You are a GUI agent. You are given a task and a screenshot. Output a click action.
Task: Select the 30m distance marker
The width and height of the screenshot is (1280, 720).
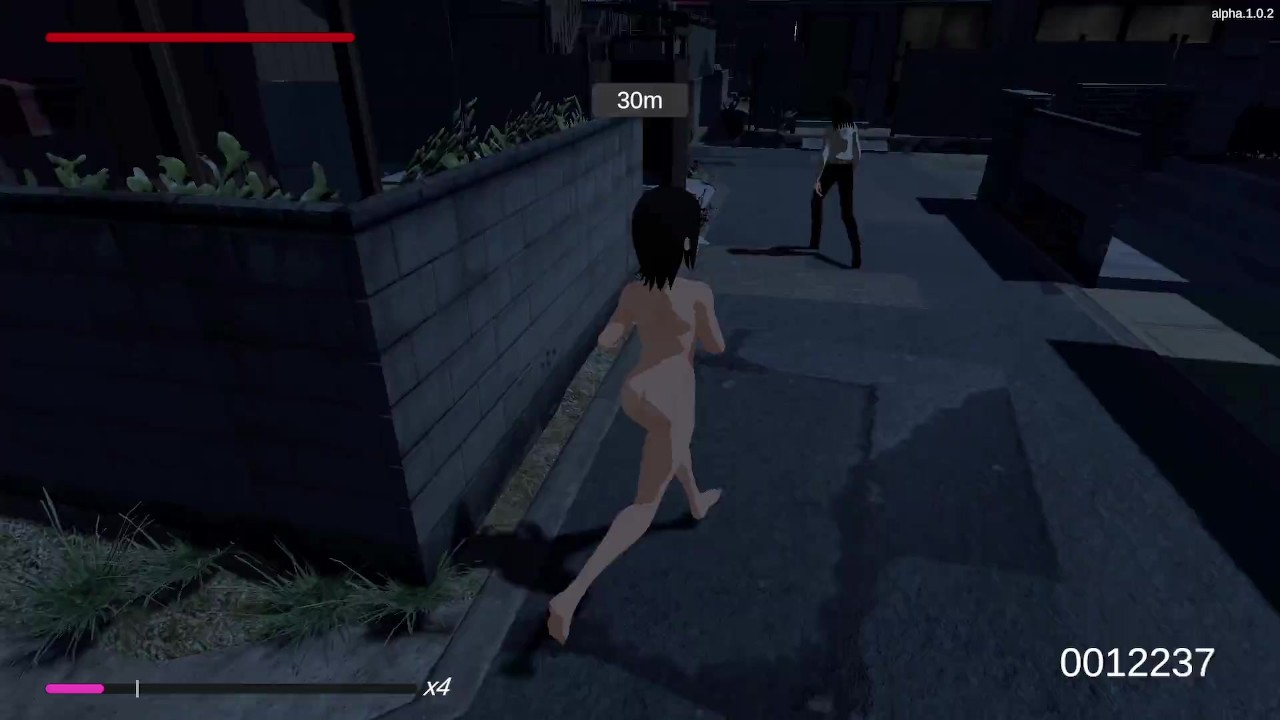[639, 100]
